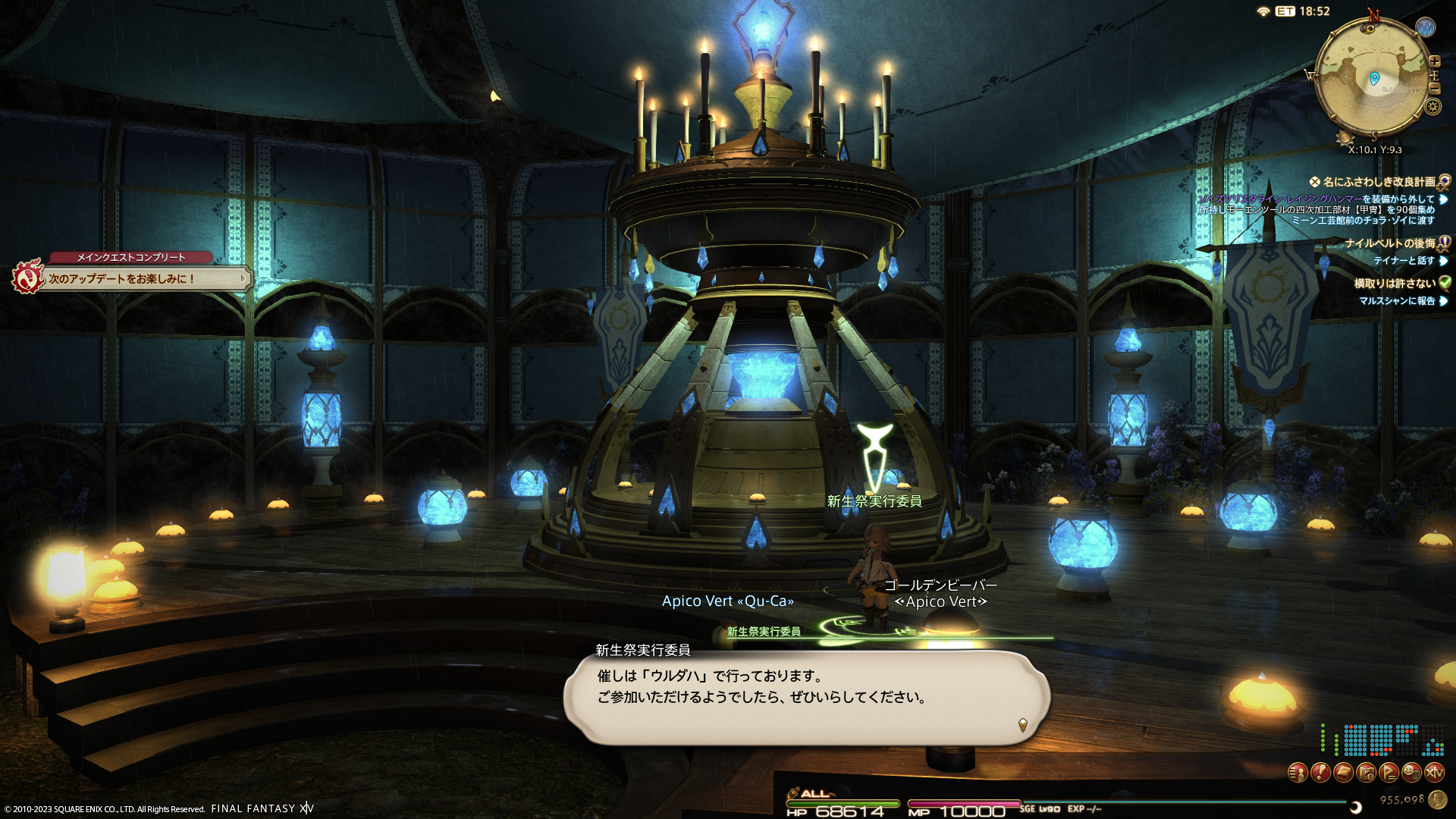Zoom out the minimap with minus button

(x=1435, y=88)
